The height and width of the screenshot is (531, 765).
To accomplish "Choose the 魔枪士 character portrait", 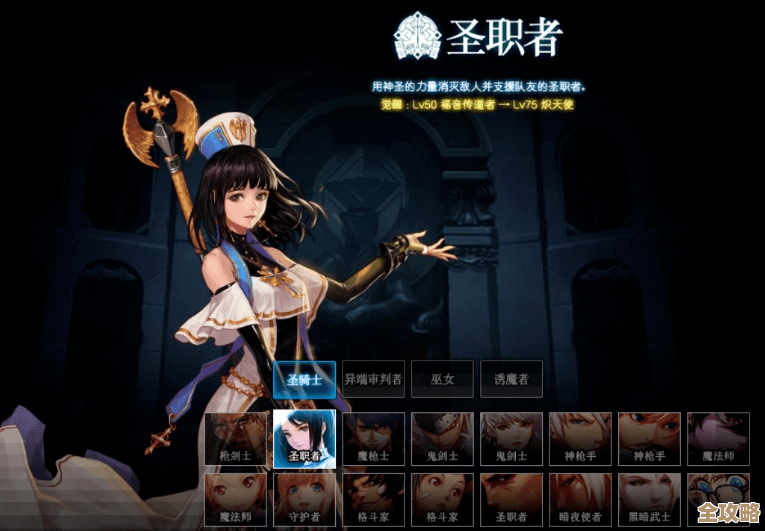I will (374, 438).
